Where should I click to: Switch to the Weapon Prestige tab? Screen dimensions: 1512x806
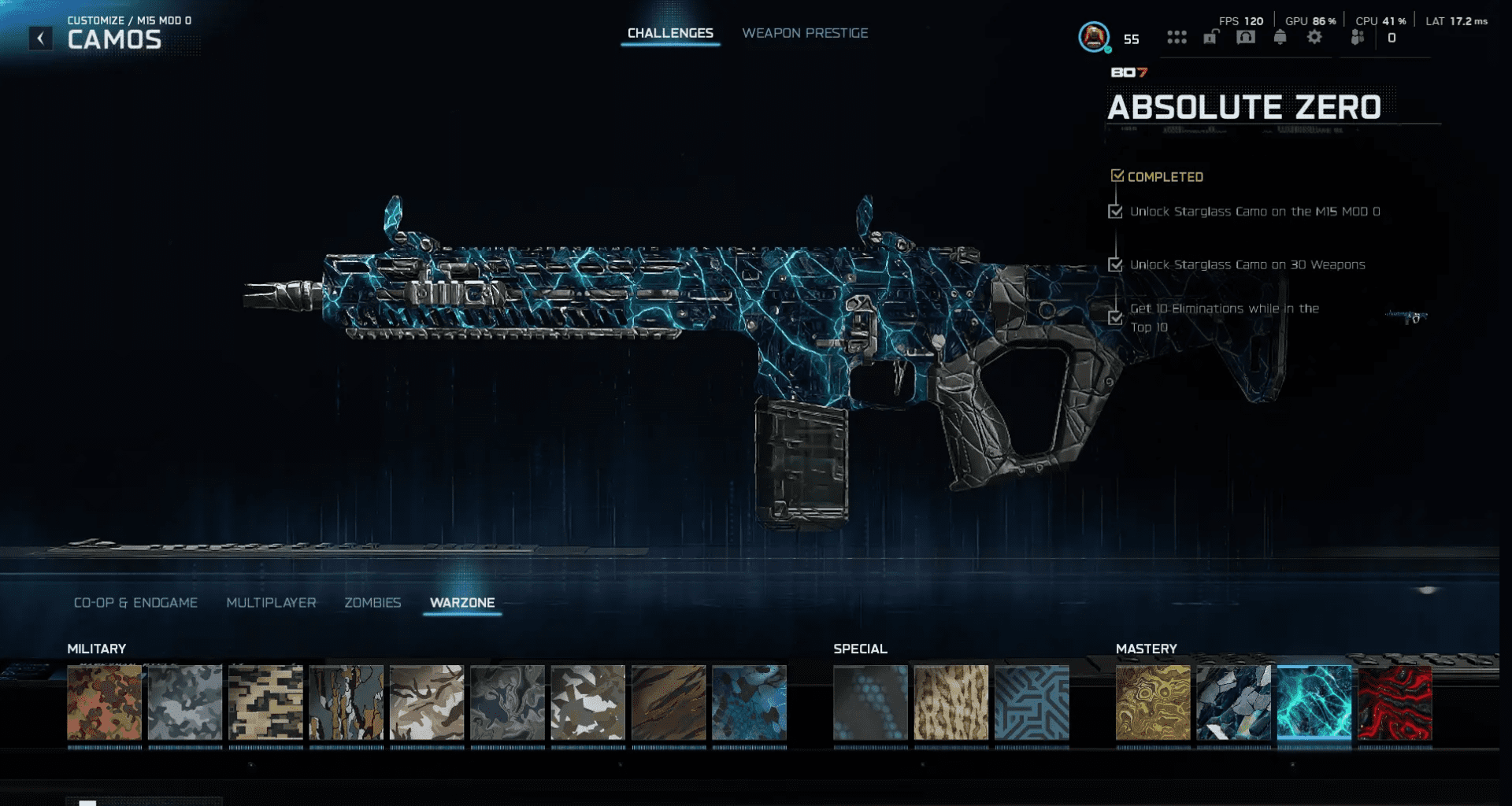pyautogui.click(x=805, y=33)
